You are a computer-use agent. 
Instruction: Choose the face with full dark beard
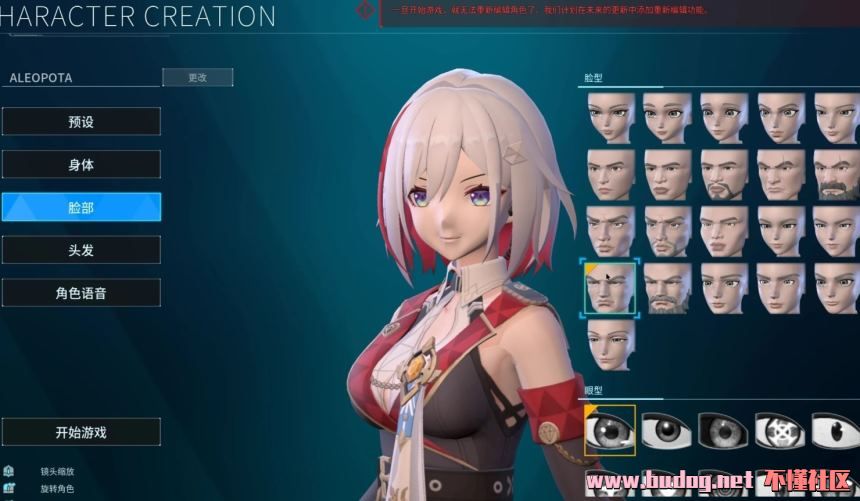838,175
